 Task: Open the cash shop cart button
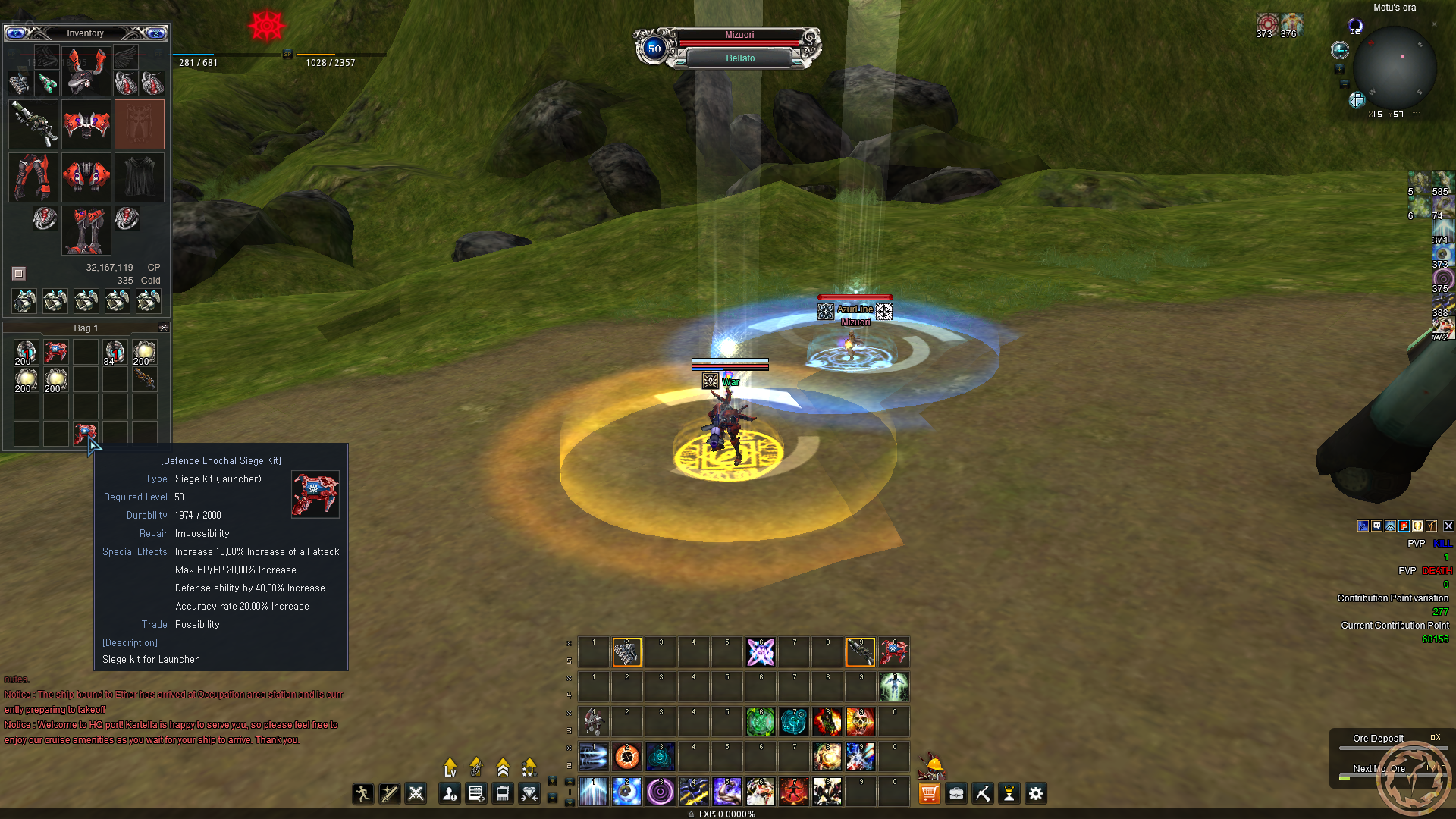(x=929, y=793)
